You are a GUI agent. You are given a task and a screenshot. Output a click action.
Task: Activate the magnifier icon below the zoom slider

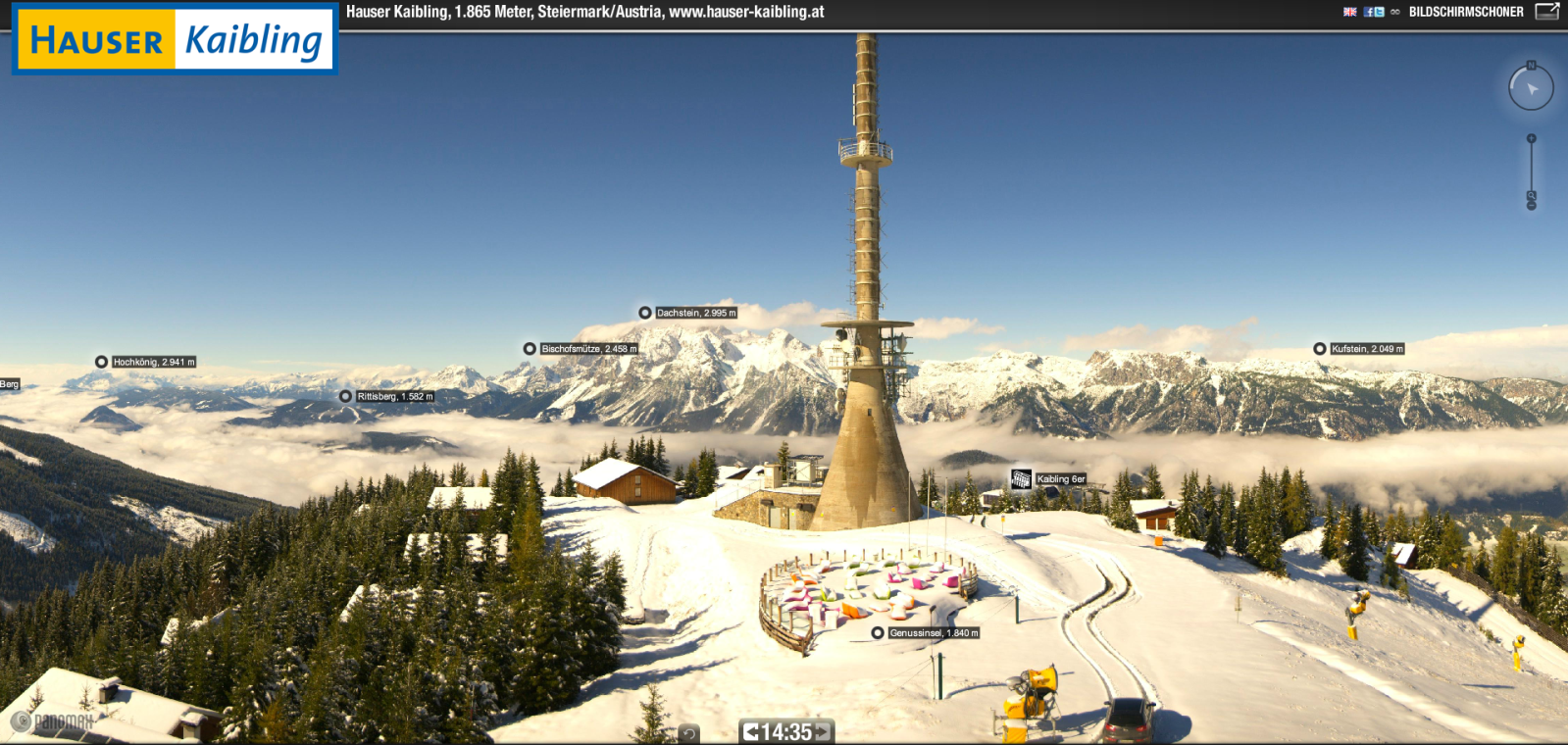click(x=1532, y=194)
